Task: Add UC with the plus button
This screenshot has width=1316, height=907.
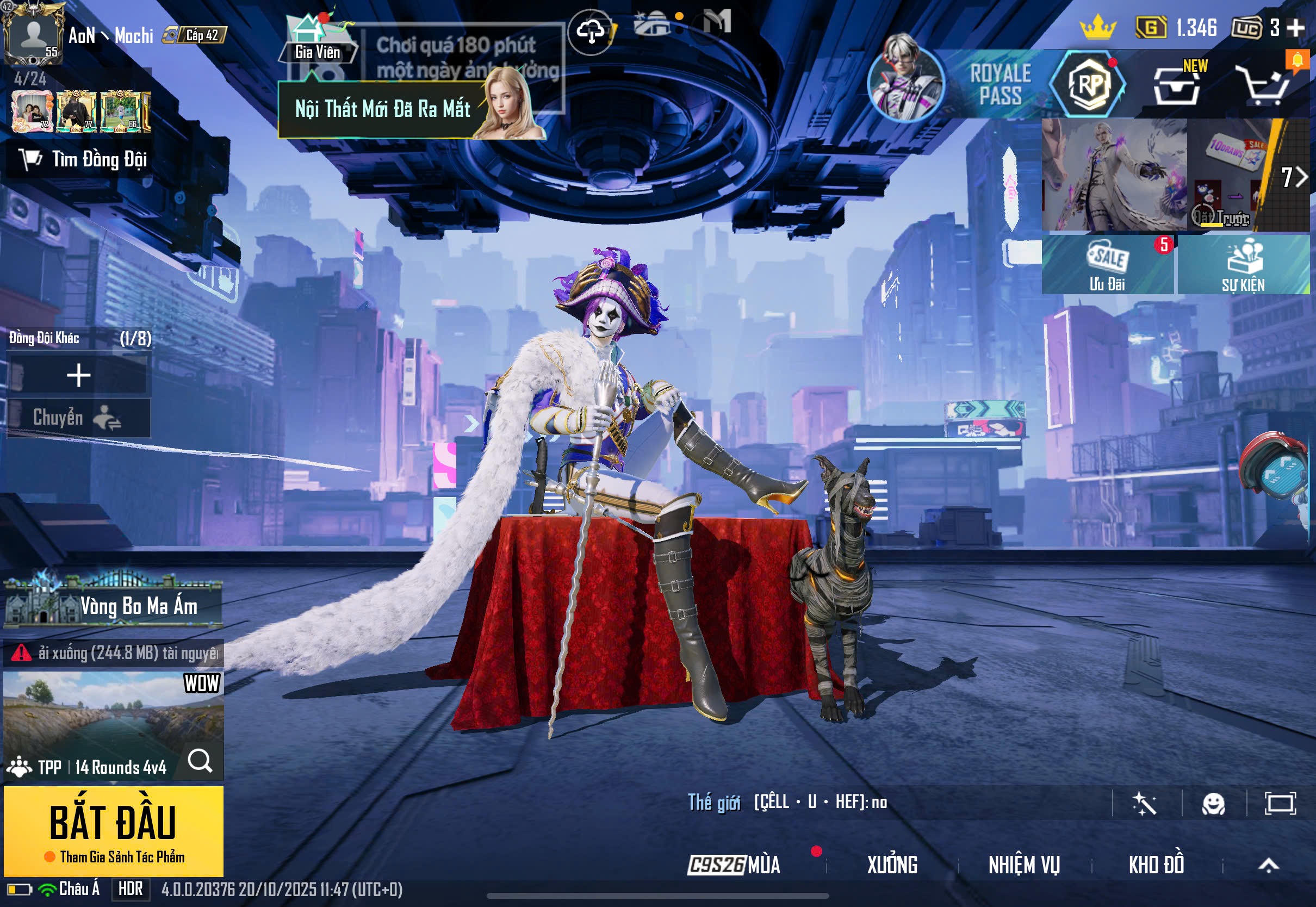Action: [x=1295, y=27]
